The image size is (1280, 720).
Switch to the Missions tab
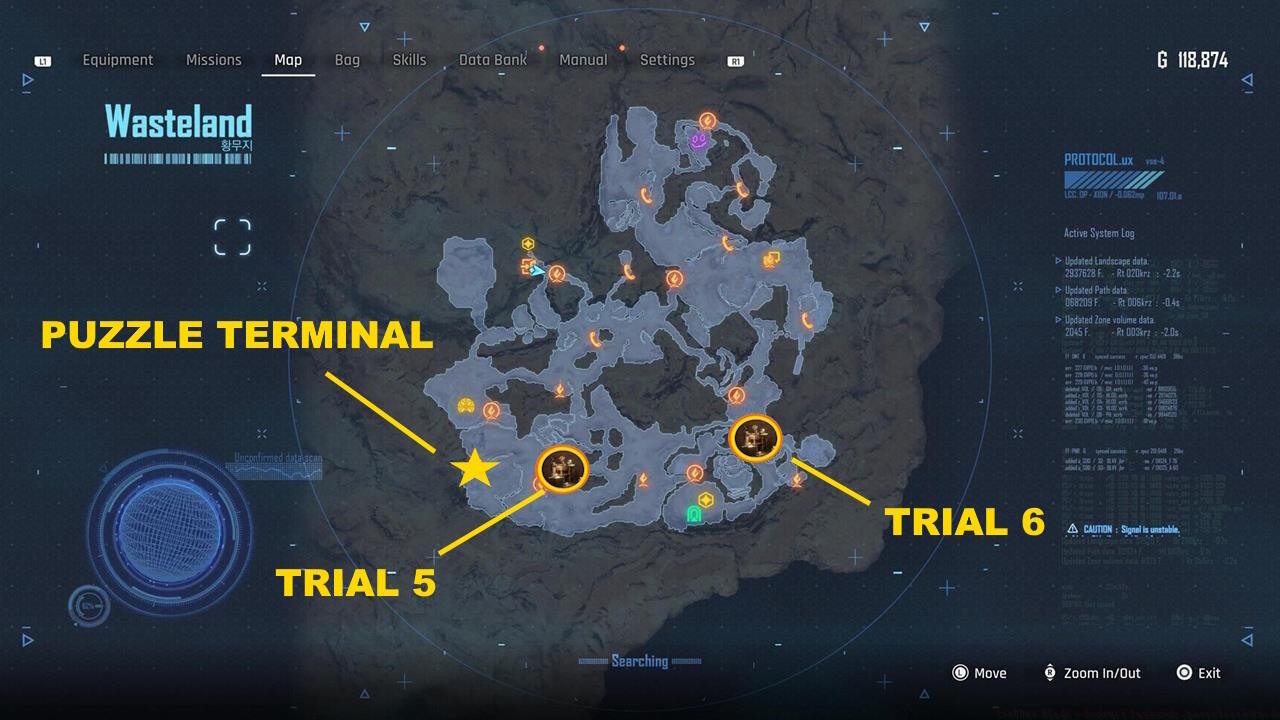pos(213,60)
